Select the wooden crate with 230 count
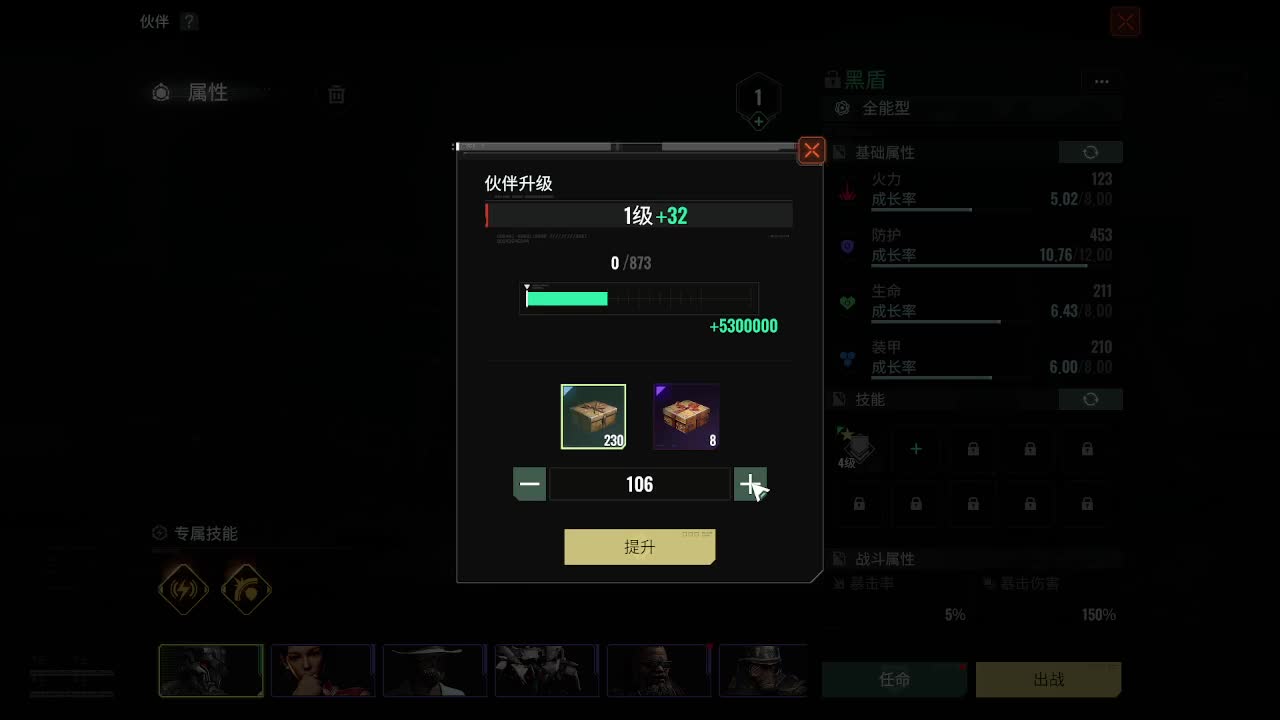The width and height of the screenshot is (1280, 720). [593, 414]
